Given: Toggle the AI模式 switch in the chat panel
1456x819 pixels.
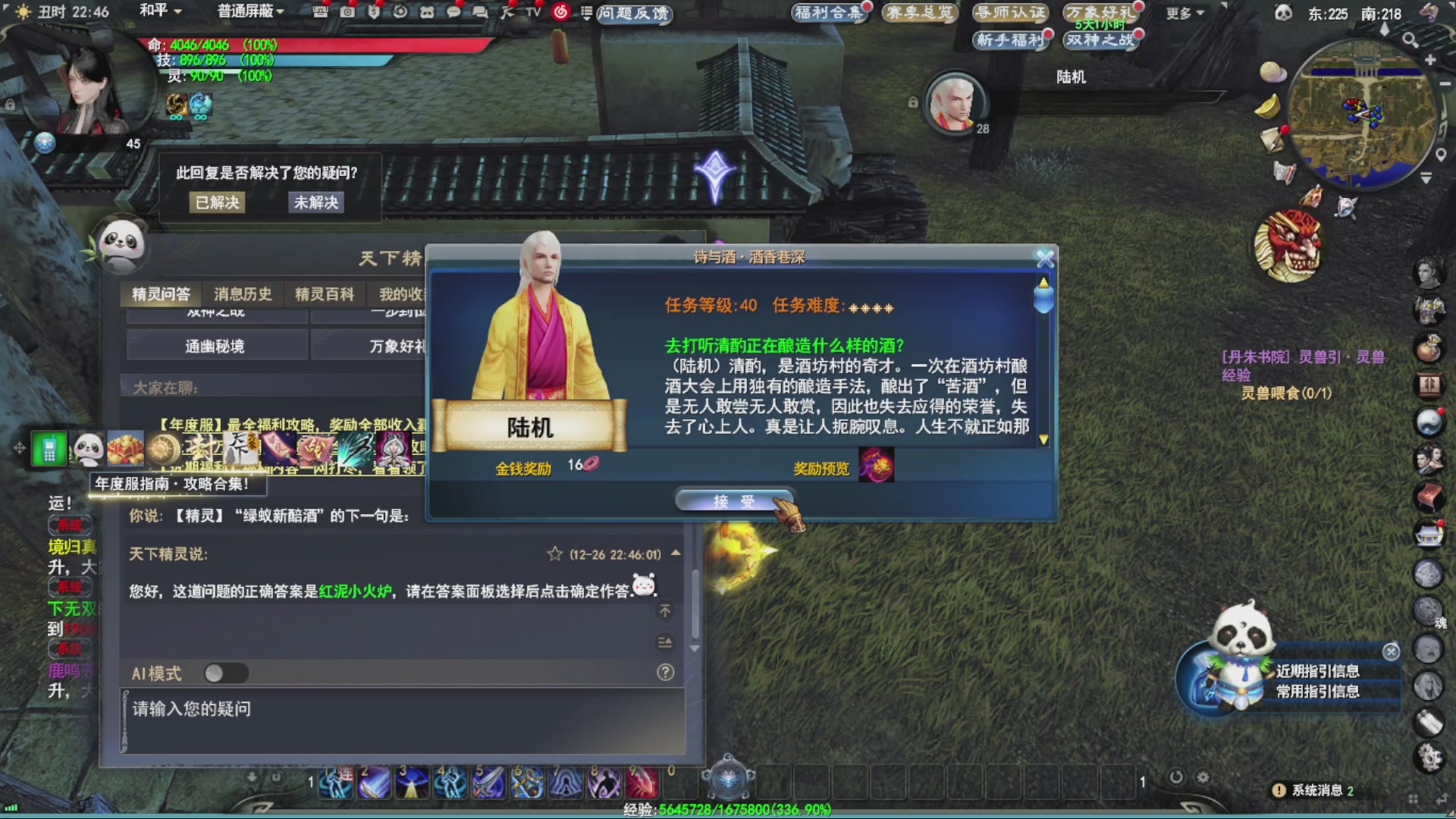Looking at the screenshot, I should point(227,673).
